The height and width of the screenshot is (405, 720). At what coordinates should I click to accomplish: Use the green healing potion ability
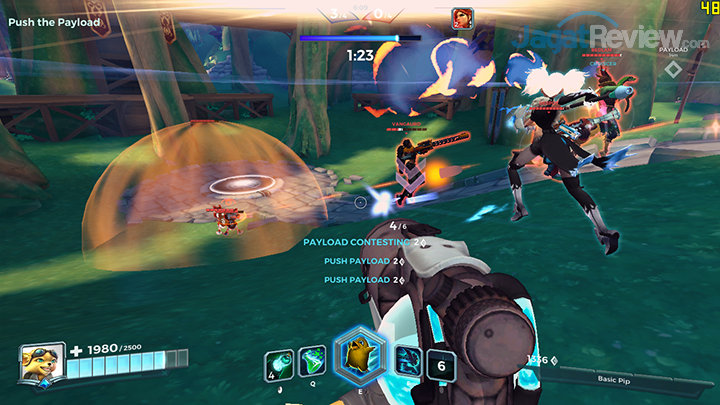click(x=312, y=363)
